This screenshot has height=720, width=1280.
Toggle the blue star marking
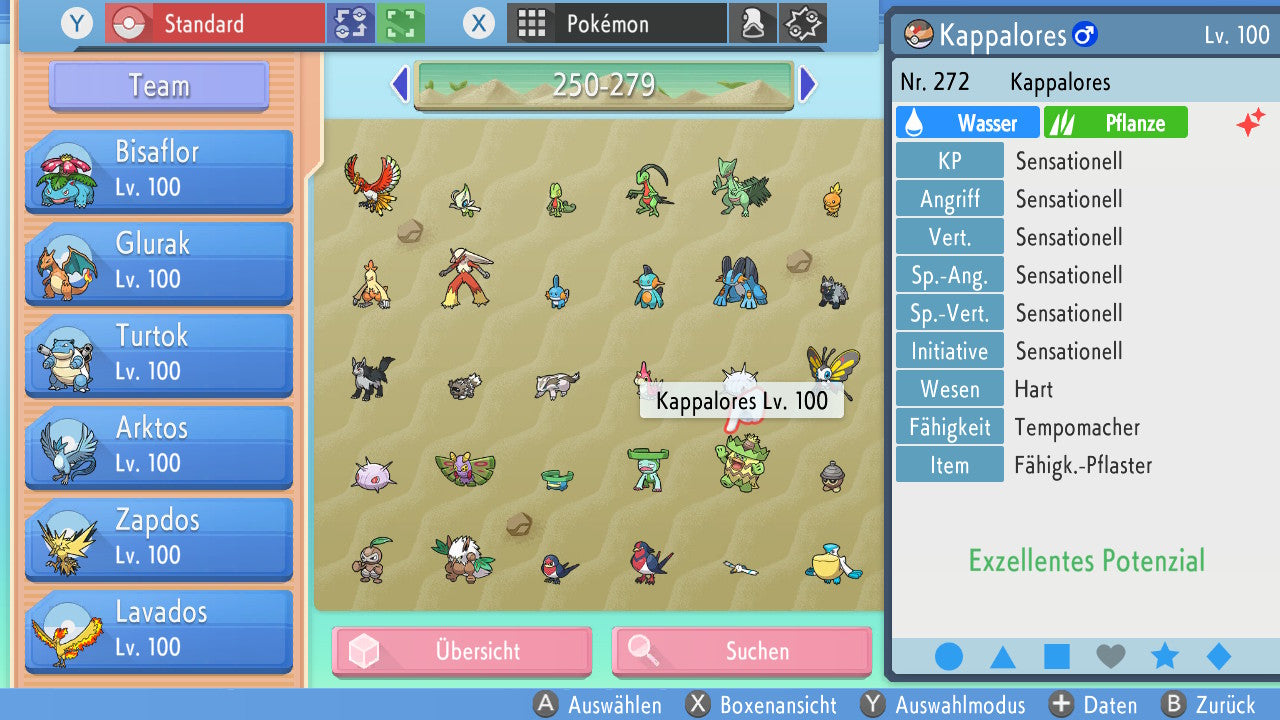pyautogui.click(x=1164, y=657)
